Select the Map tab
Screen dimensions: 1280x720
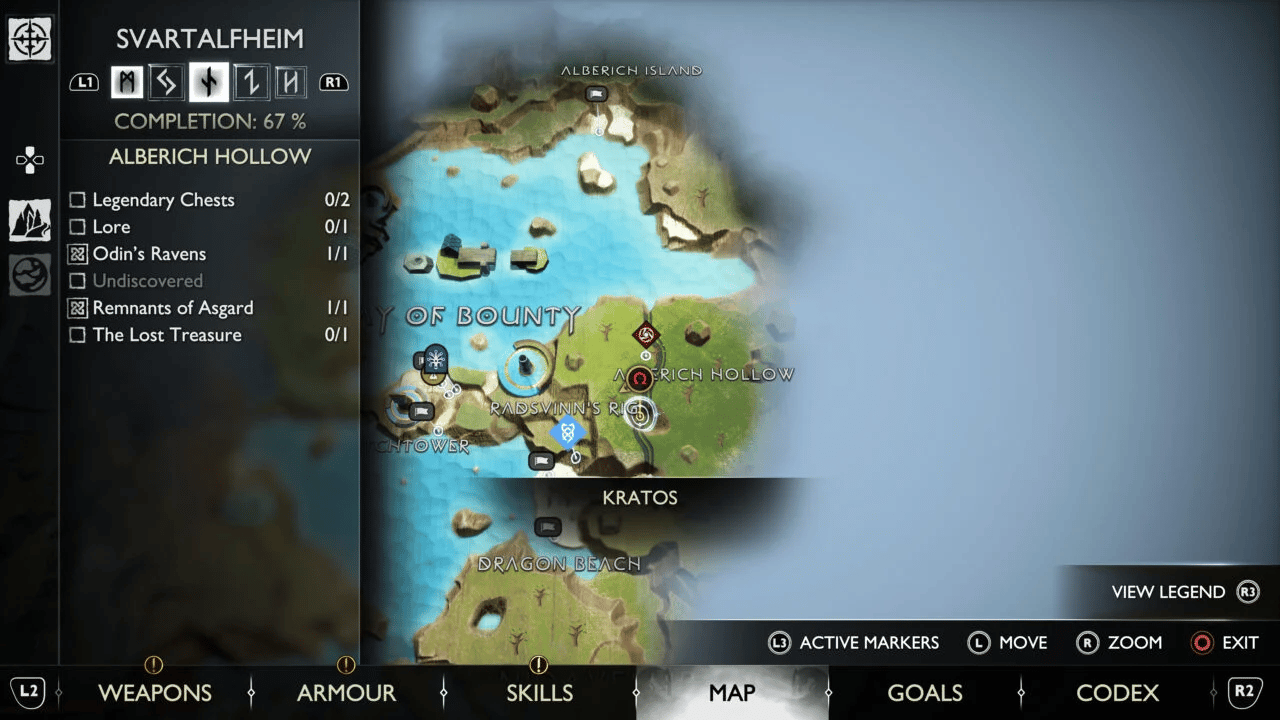731,692
